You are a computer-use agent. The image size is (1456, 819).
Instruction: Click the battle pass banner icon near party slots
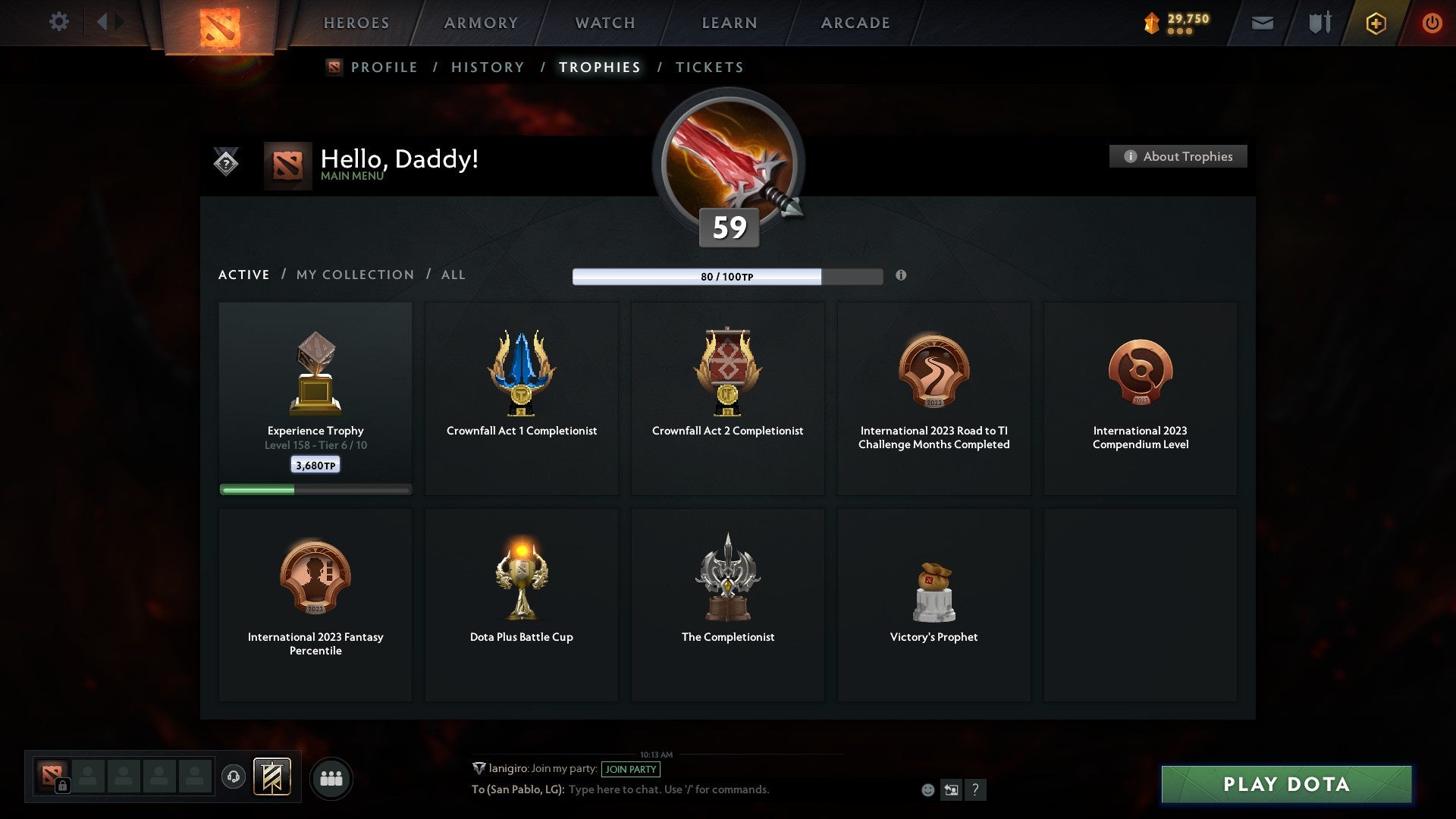(x=273, y=777)
